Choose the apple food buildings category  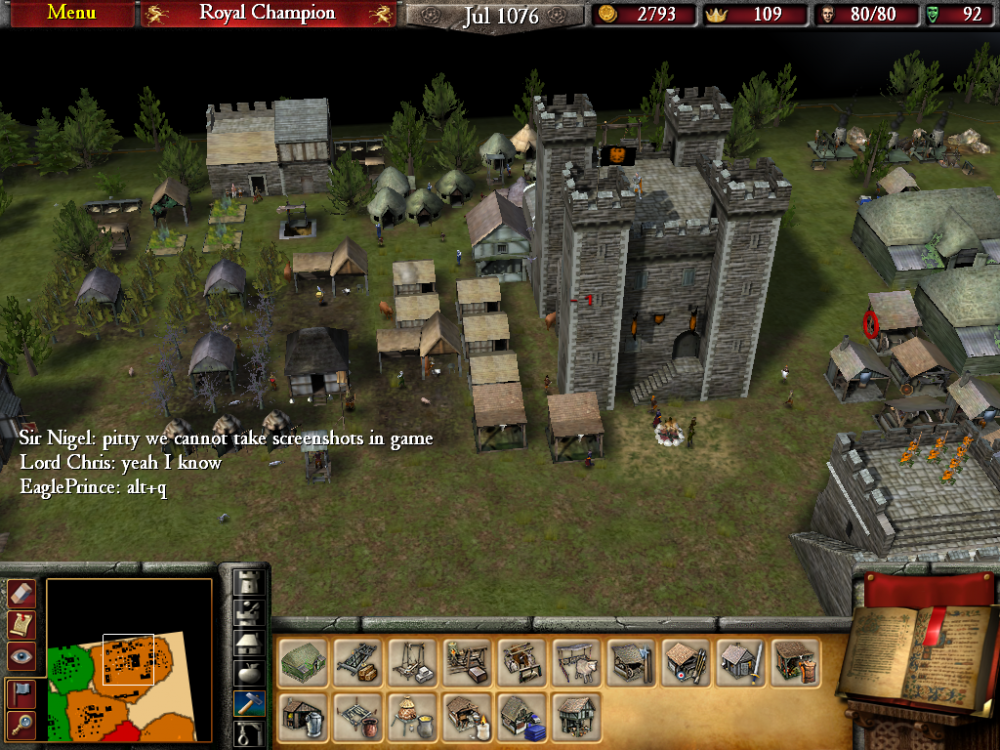point(249,672)
